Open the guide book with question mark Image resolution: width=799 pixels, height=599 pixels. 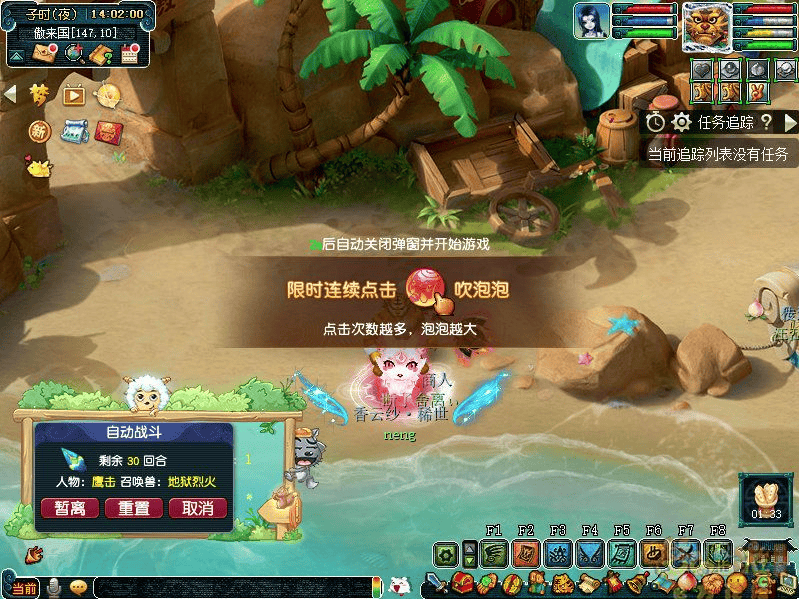[x=101, y=54]
